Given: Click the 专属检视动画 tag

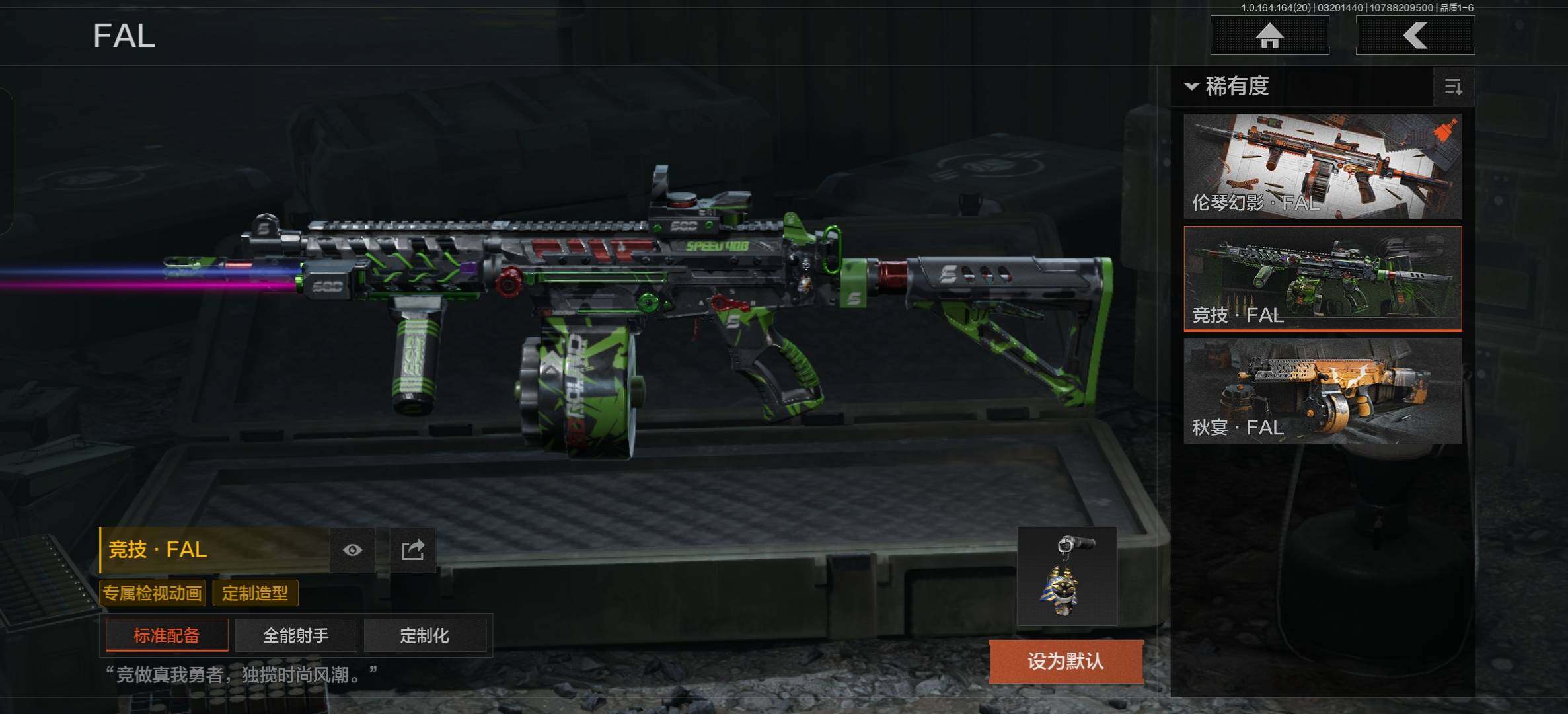Looking at the screenshot, I should [153, 593].
